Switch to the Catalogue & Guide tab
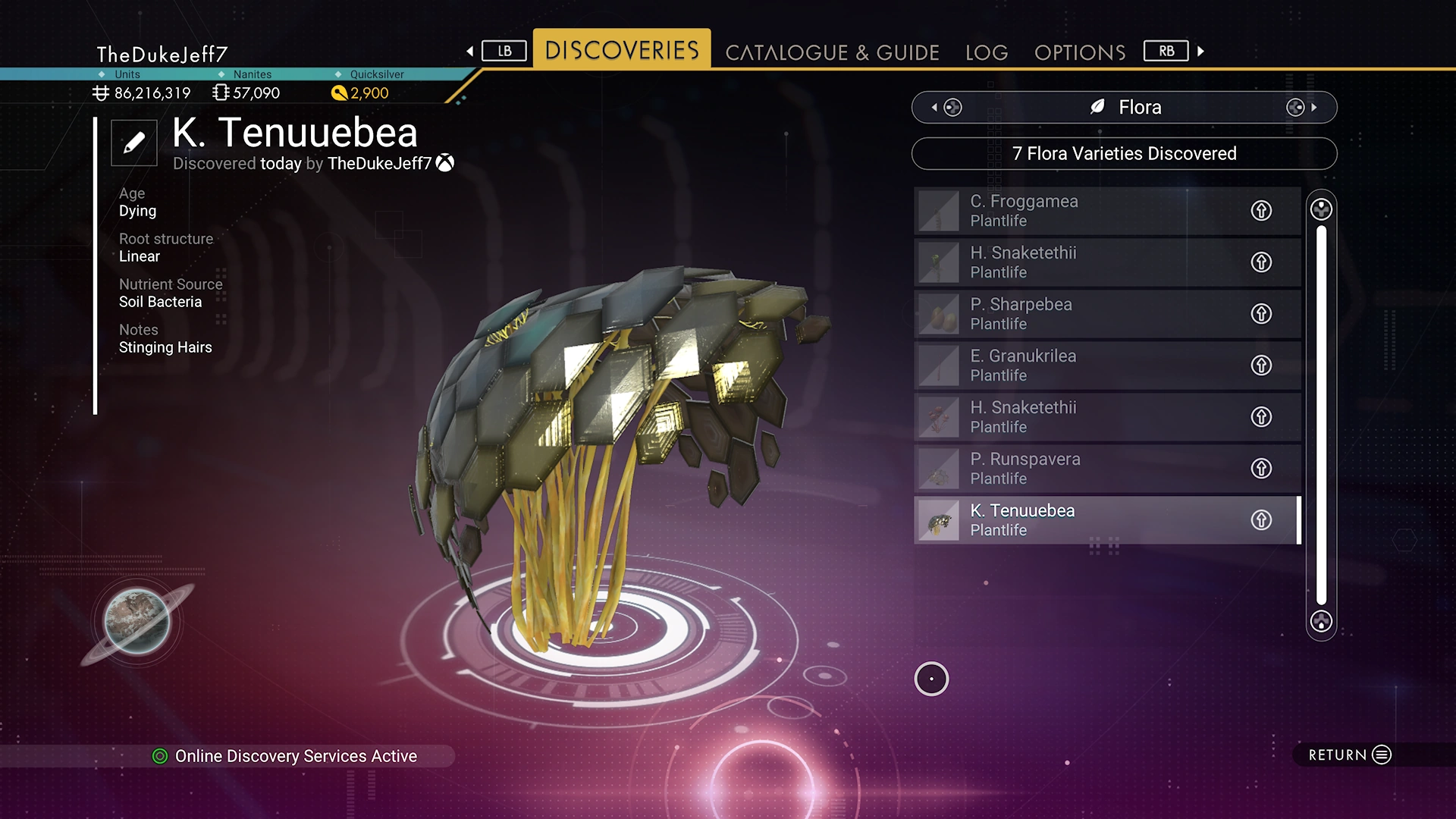Screen dimensions: 1456x819 [832, 52]
